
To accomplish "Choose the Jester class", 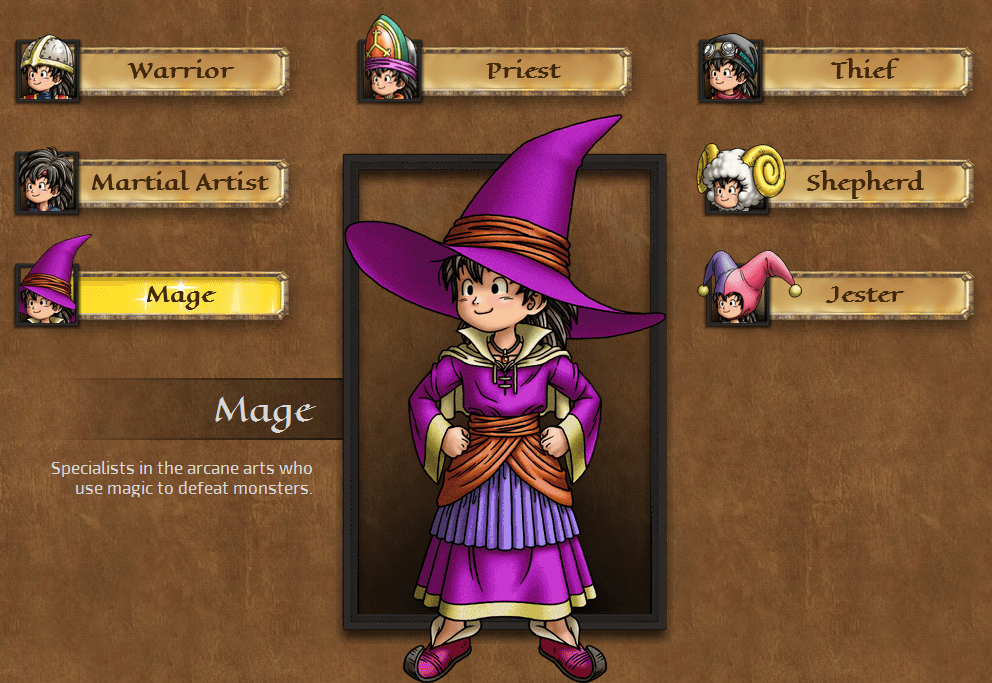I will (865, 295).
